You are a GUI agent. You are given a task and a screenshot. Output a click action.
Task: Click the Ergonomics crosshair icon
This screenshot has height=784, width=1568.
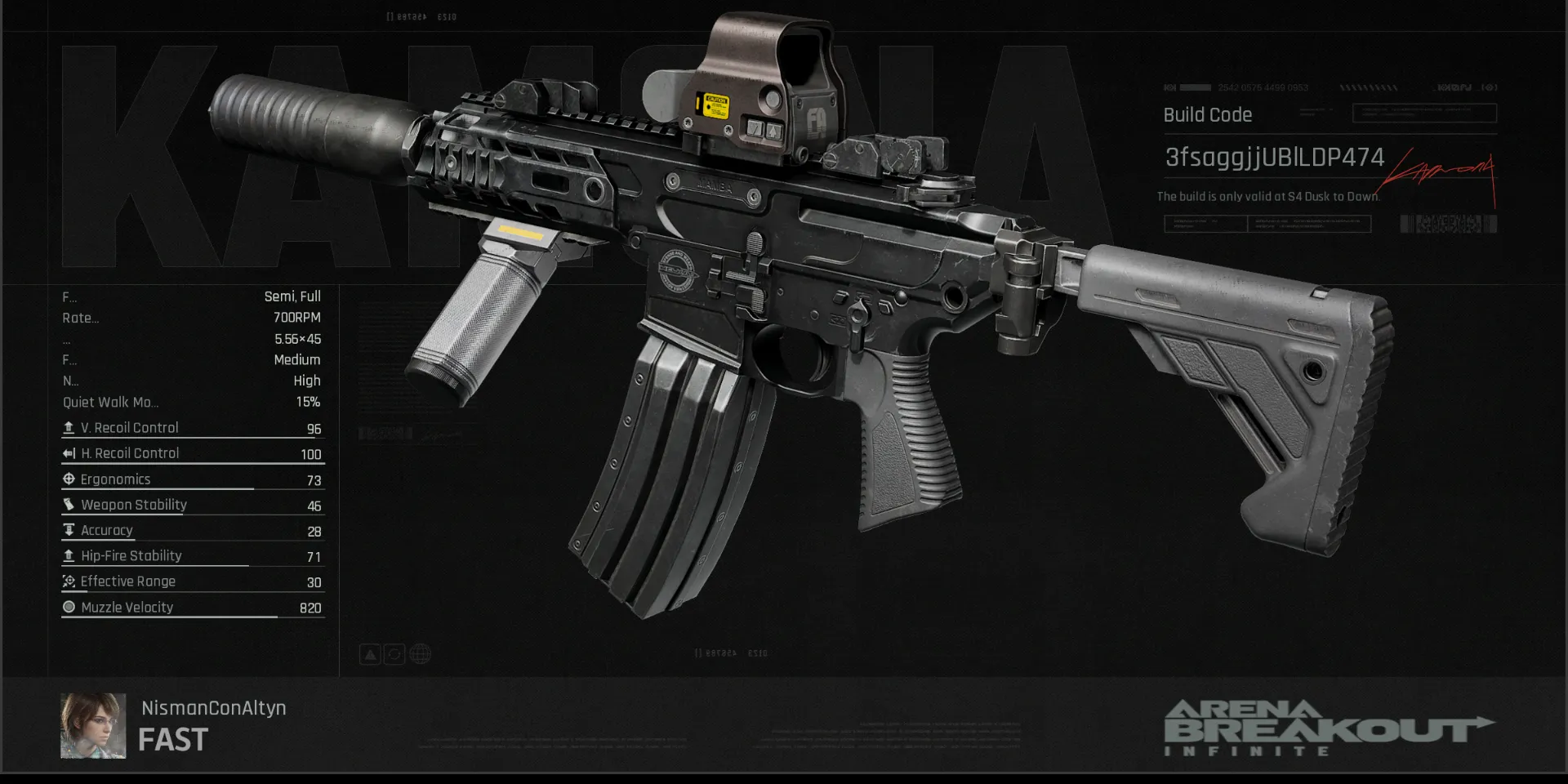click(x=69, y=479)
